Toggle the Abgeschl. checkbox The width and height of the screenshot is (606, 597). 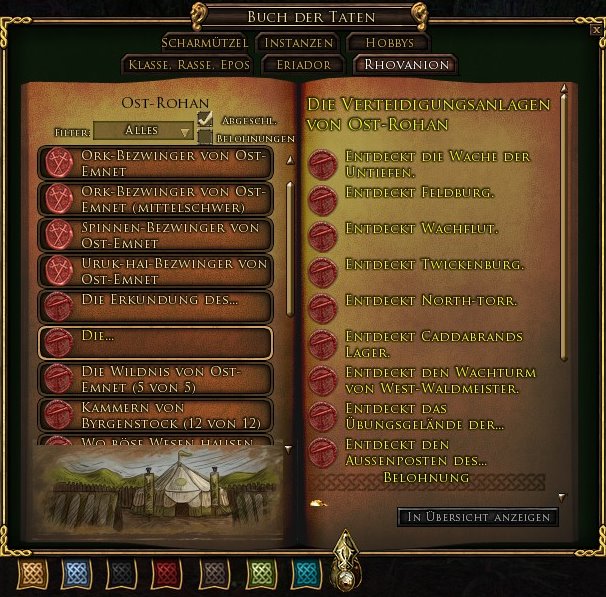point(206,119)
